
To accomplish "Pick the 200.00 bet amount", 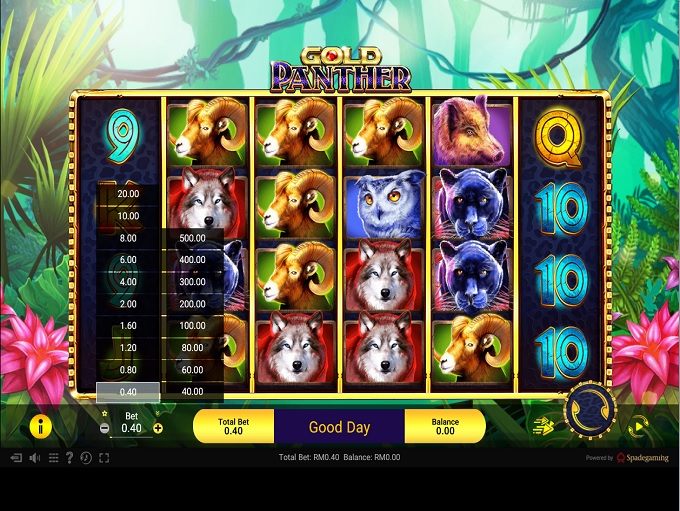I will [192, 304].
